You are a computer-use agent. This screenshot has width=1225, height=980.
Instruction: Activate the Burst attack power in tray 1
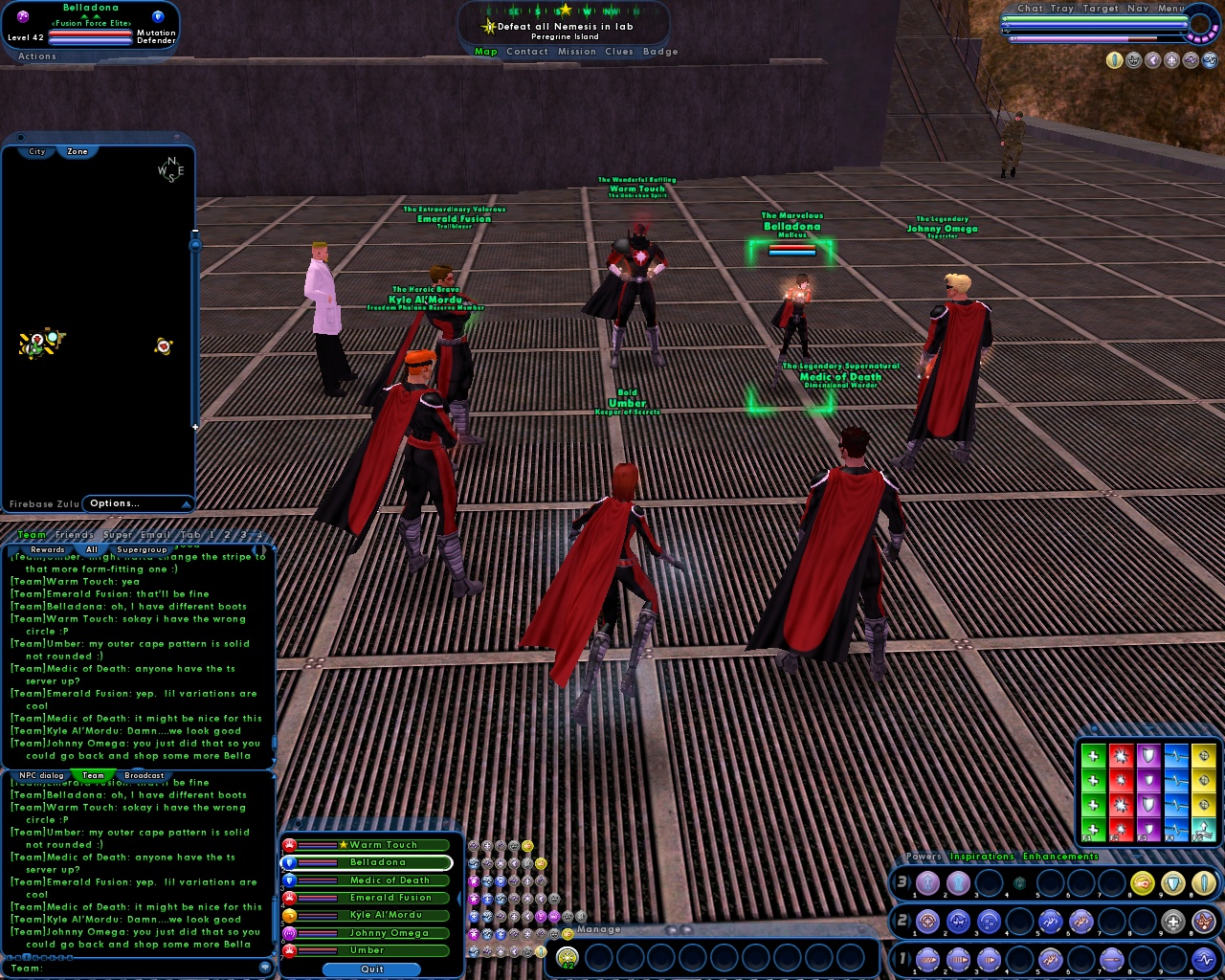(x=926, y=959)
